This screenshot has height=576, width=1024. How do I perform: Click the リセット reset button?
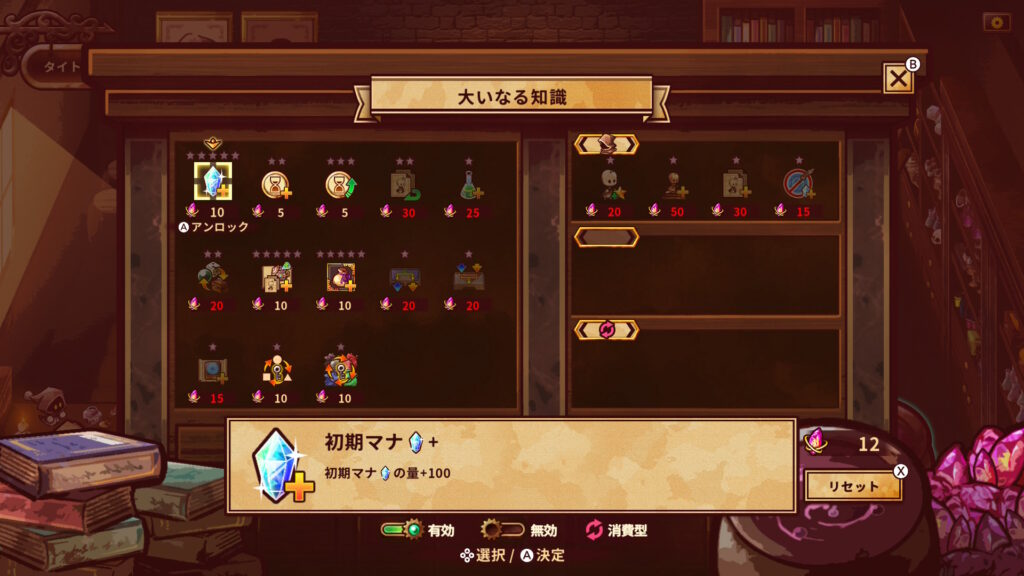[x=853, y=486]
